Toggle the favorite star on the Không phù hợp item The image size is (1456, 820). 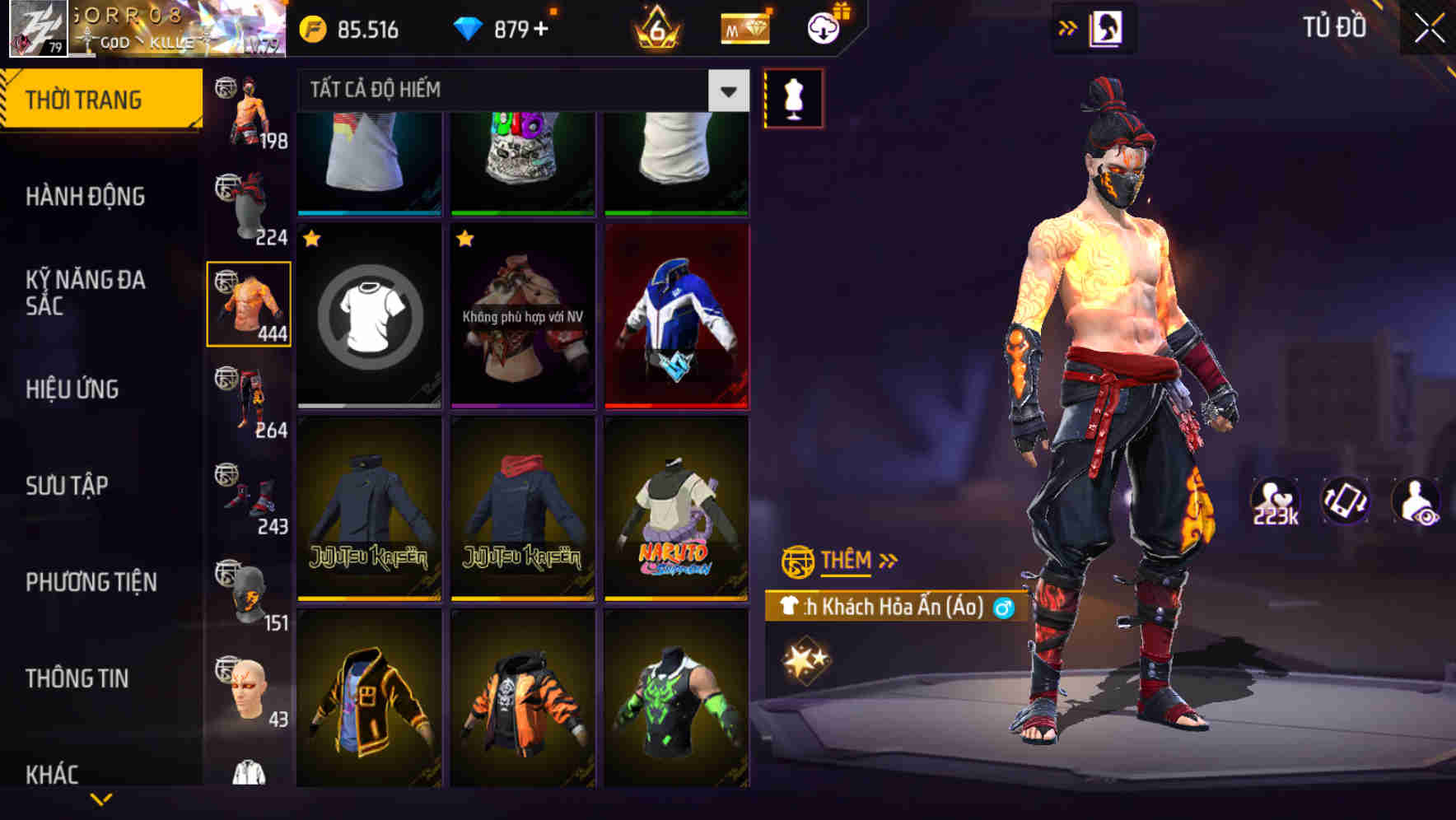pos(464,240)
